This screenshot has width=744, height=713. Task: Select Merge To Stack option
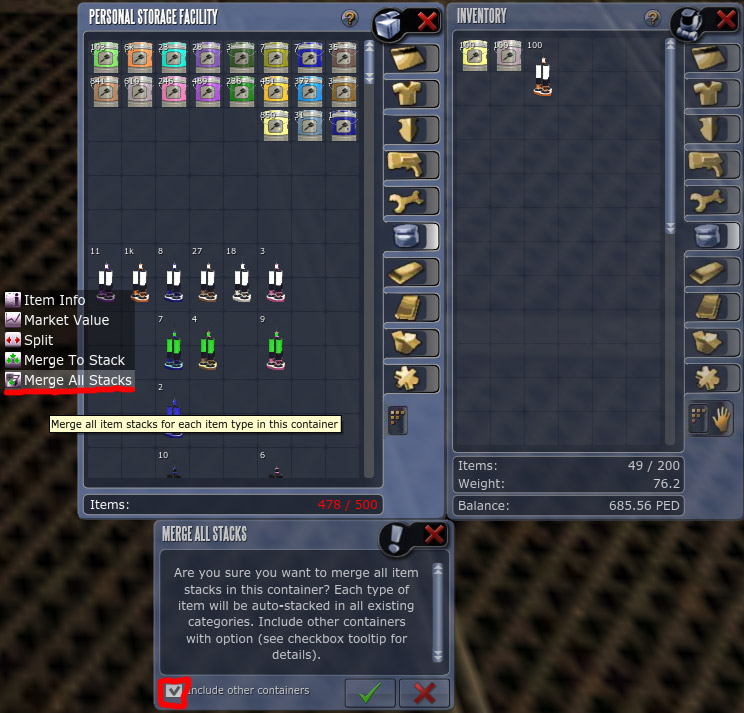point(75,360)
